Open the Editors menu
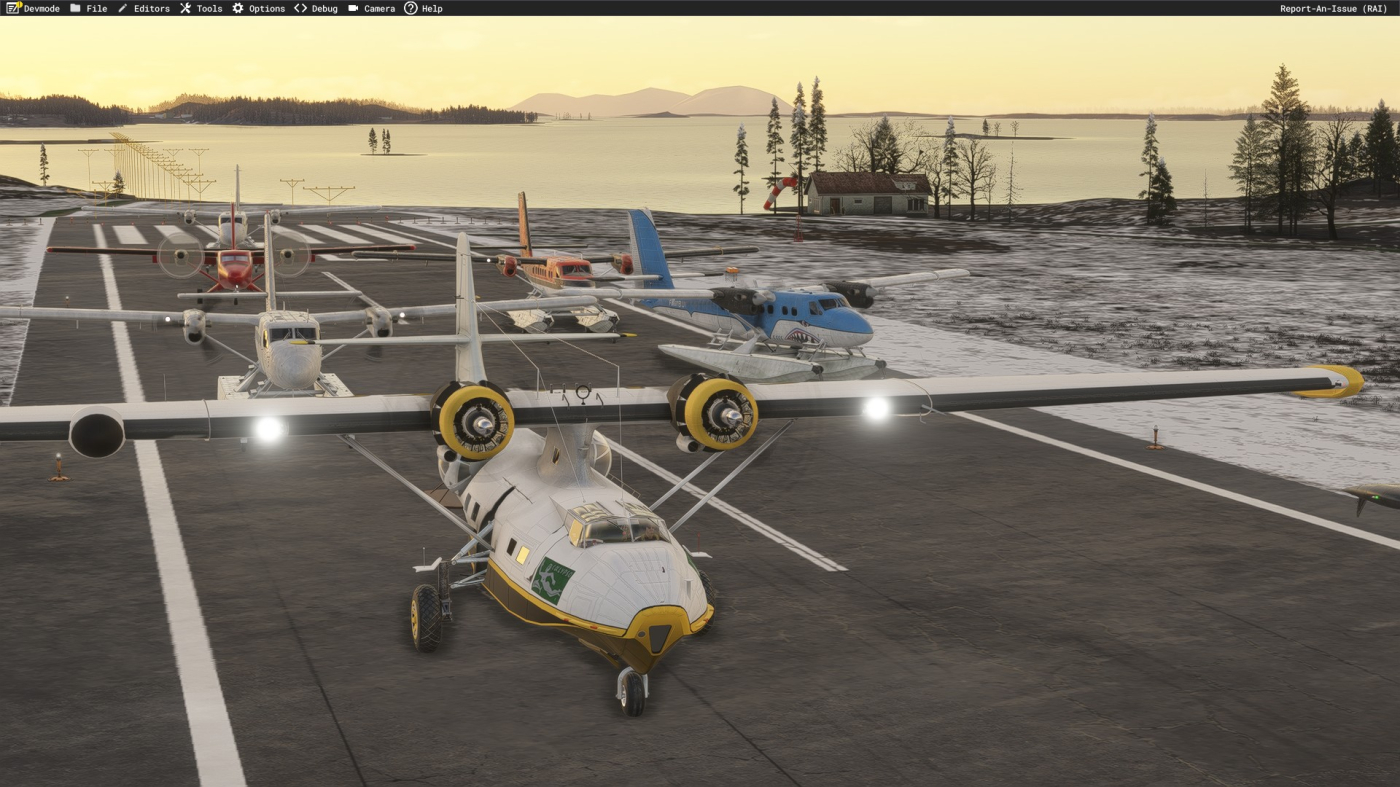1400x787 pixels. click(x=143, y=8)
